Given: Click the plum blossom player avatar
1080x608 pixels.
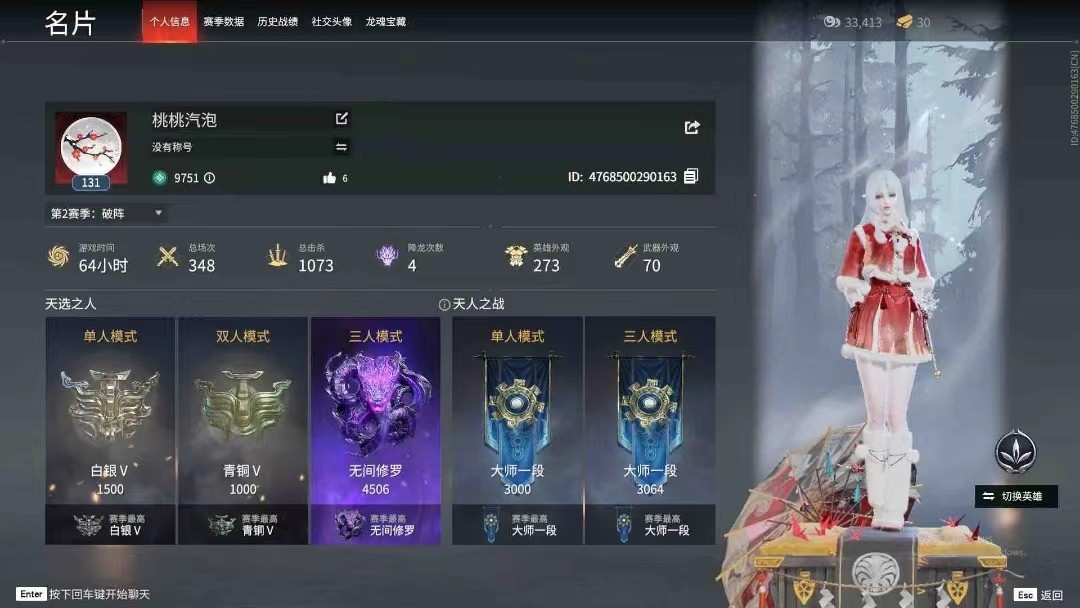Looking at the screenshot, I should tap(91, 146).
